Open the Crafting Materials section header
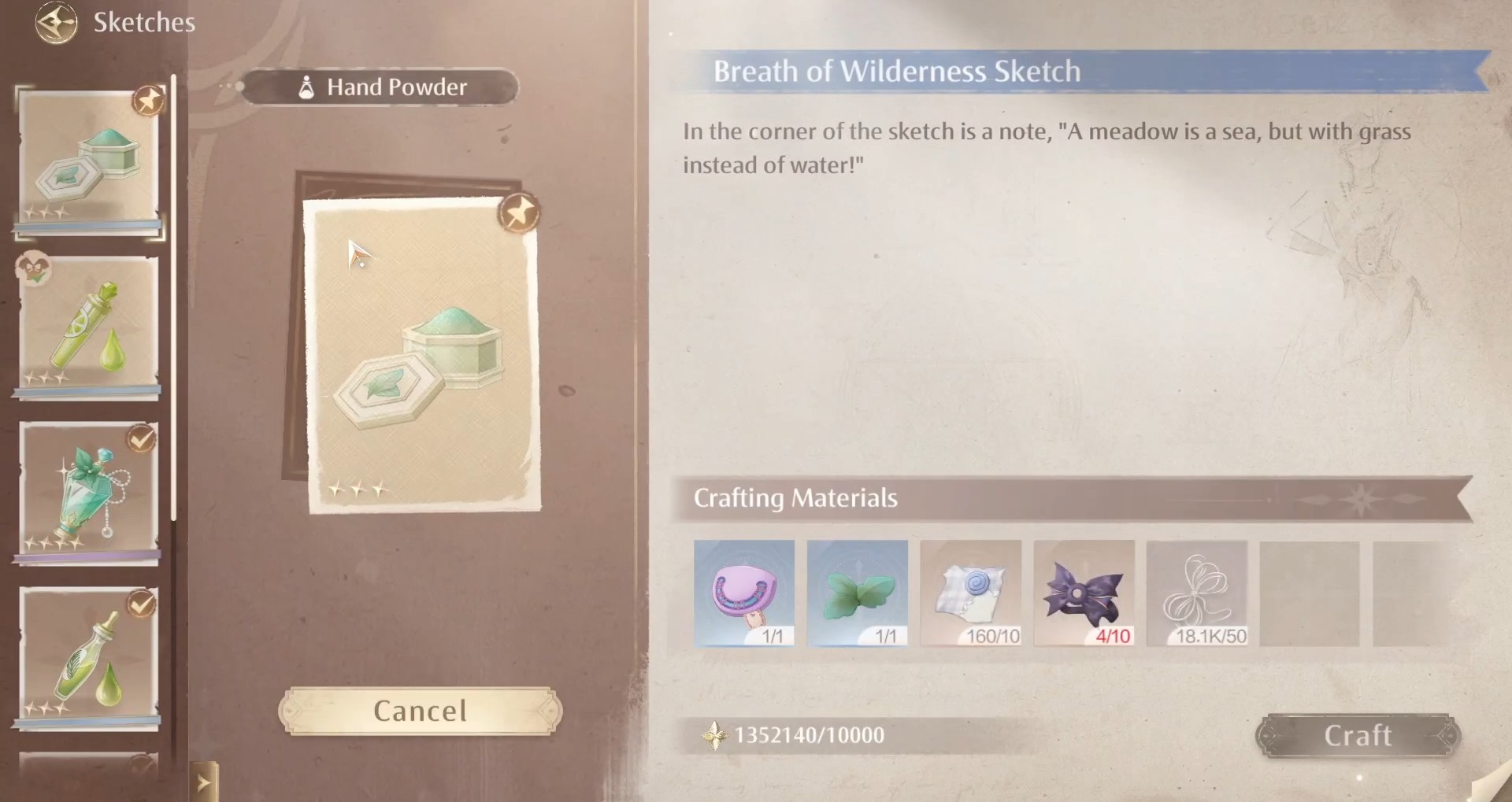The height and width of the screenshot is (802, 1512). tap(795, 498)
